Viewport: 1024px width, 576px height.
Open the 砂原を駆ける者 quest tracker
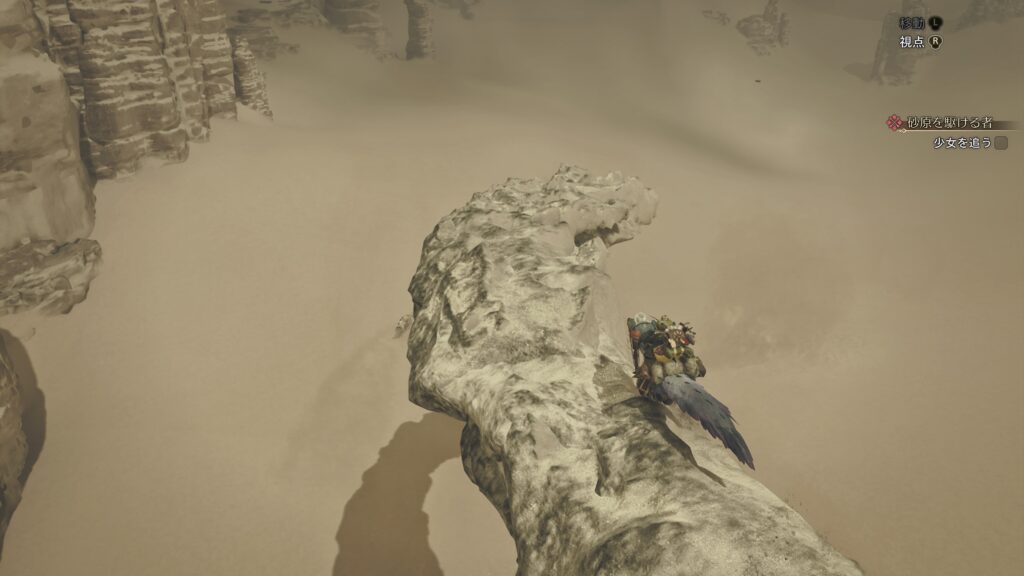[948, 123]
